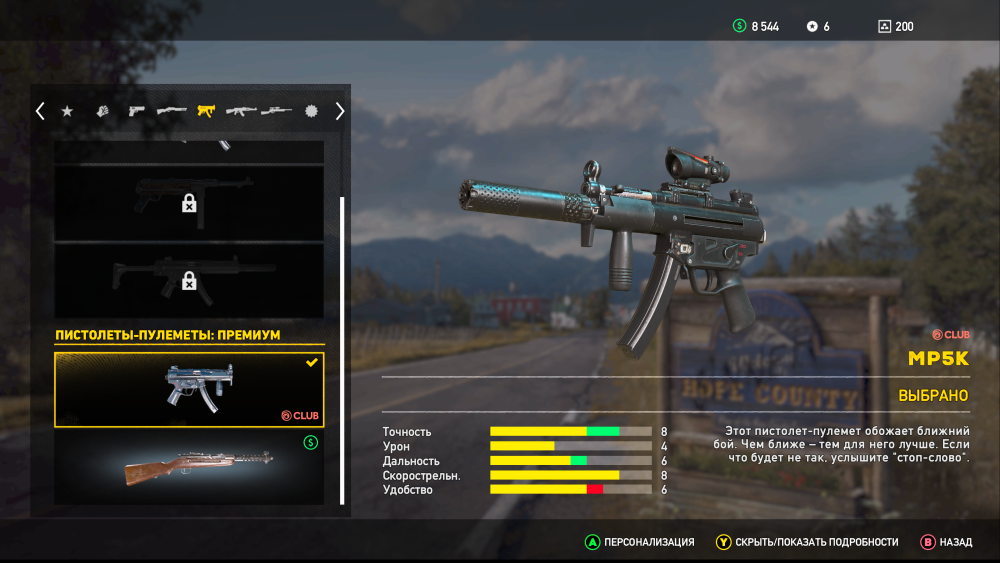
Task: Go back with the Назад button
Action: tap(946, 542)
